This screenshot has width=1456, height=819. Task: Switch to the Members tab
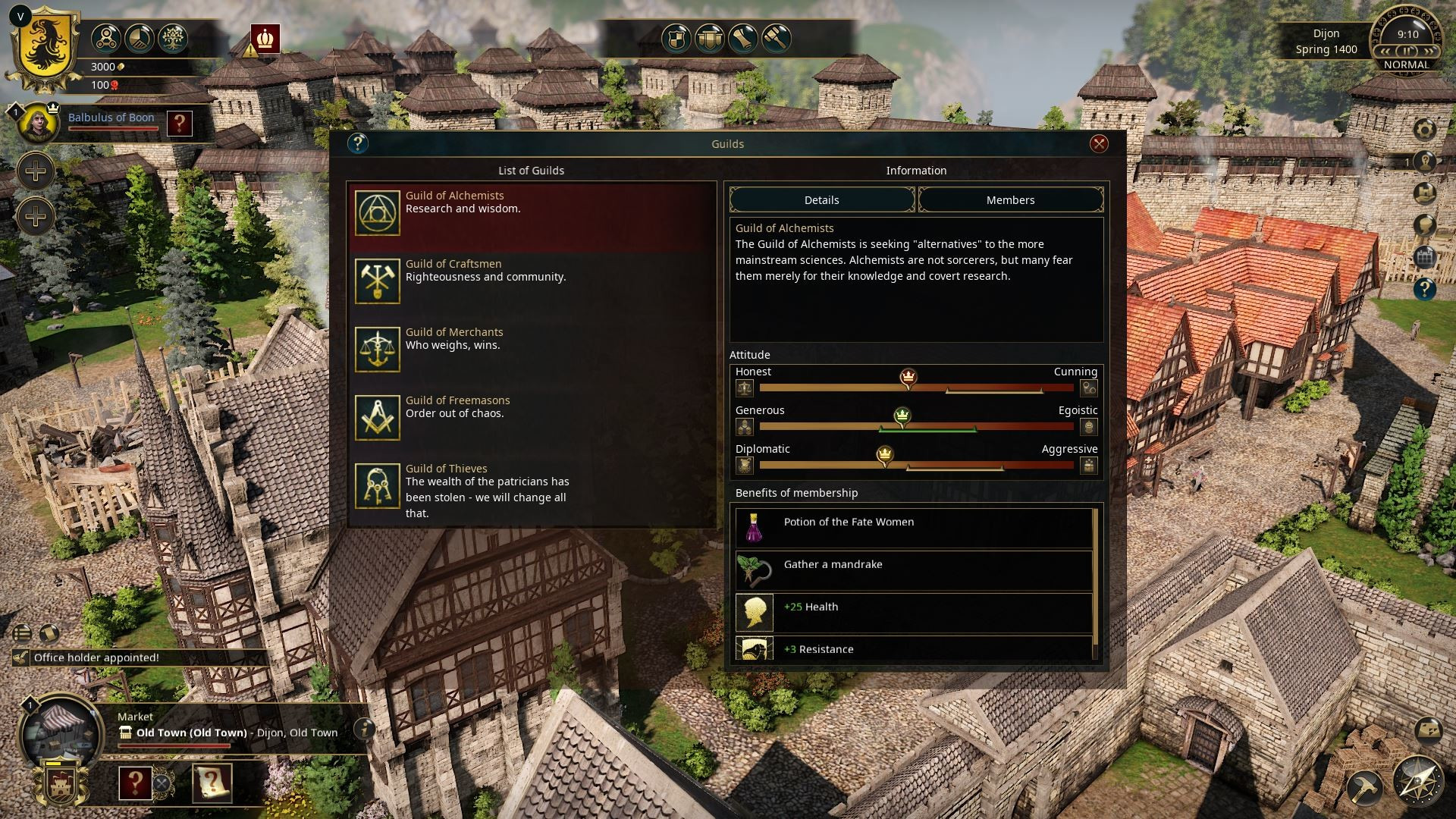click(x=1010, y=200)
